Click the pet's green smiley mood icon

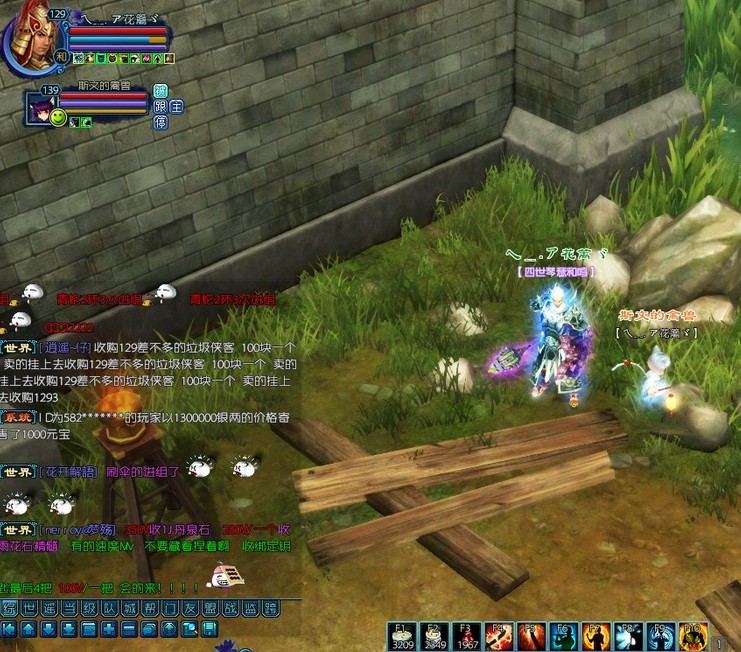click(58, 119)
